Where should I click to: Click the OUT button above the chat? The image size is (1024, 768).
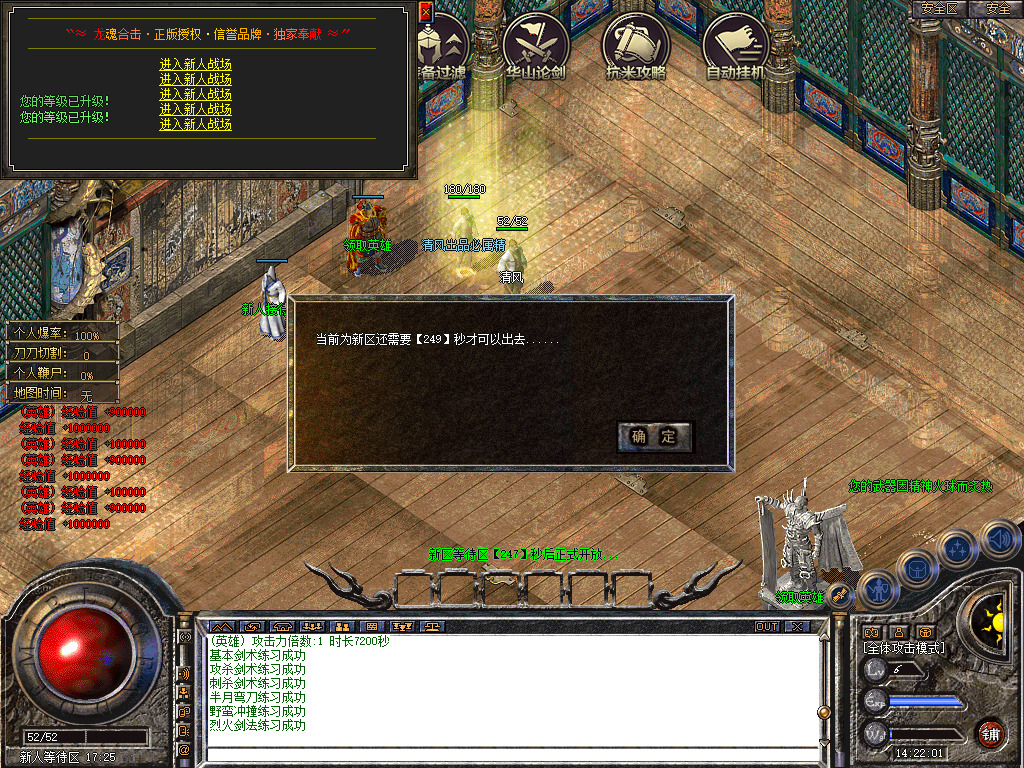pyautogui.click(x=766, y=627)
